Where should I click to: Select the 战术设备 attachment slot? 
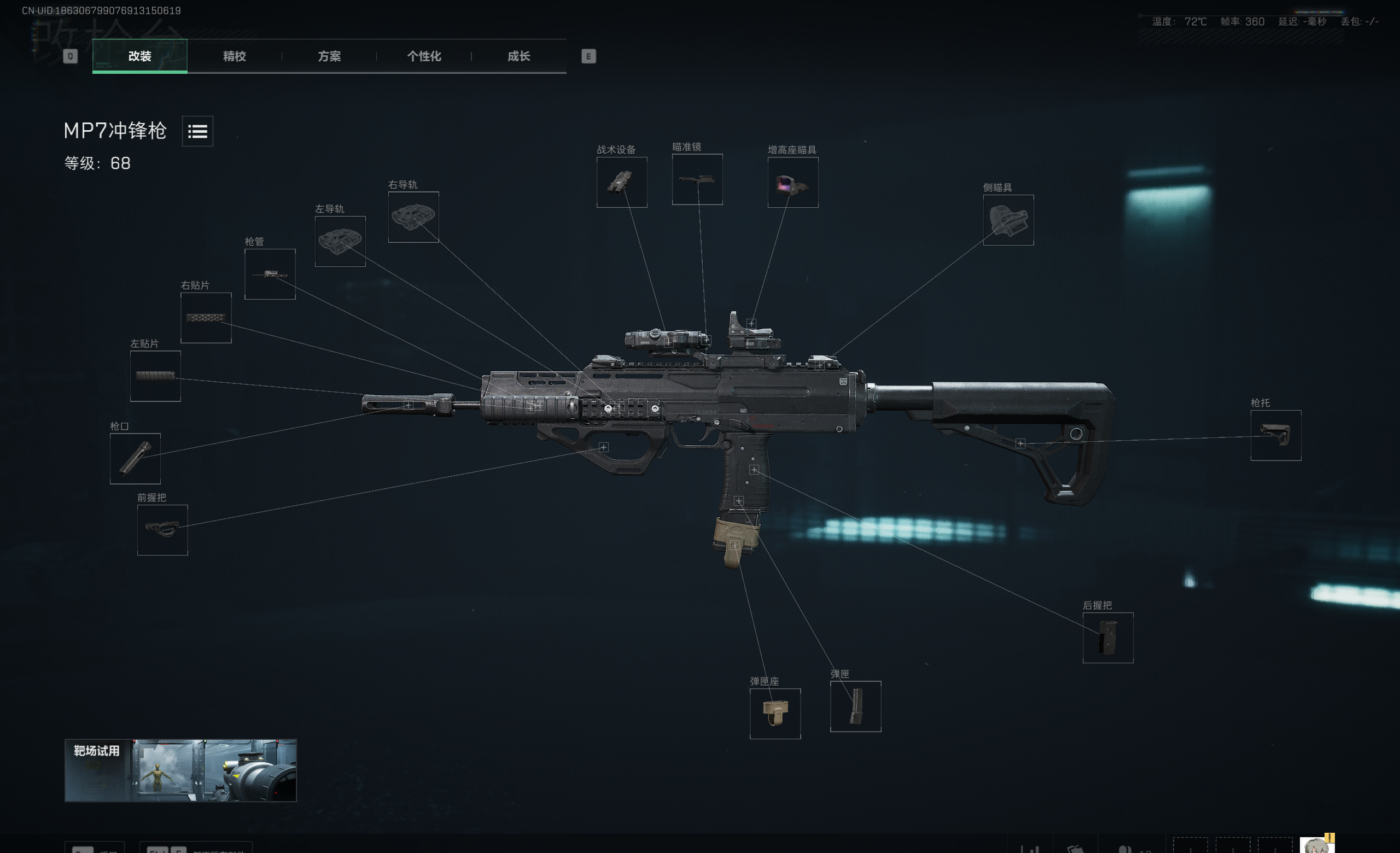point(622,182)
